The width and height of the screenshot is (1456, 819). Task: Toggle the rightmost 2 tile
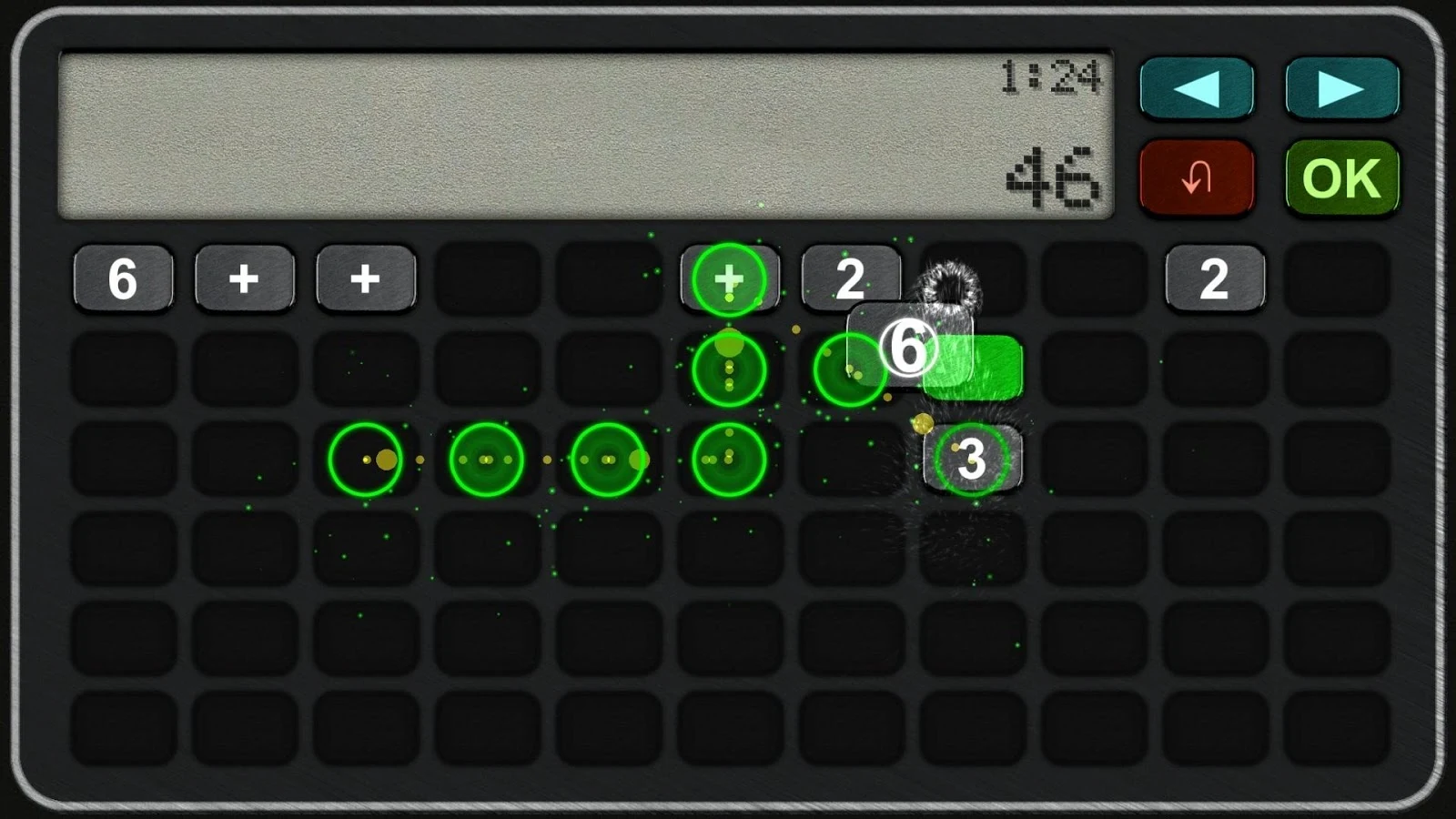pyautogui.click(x=1215, y=279)
